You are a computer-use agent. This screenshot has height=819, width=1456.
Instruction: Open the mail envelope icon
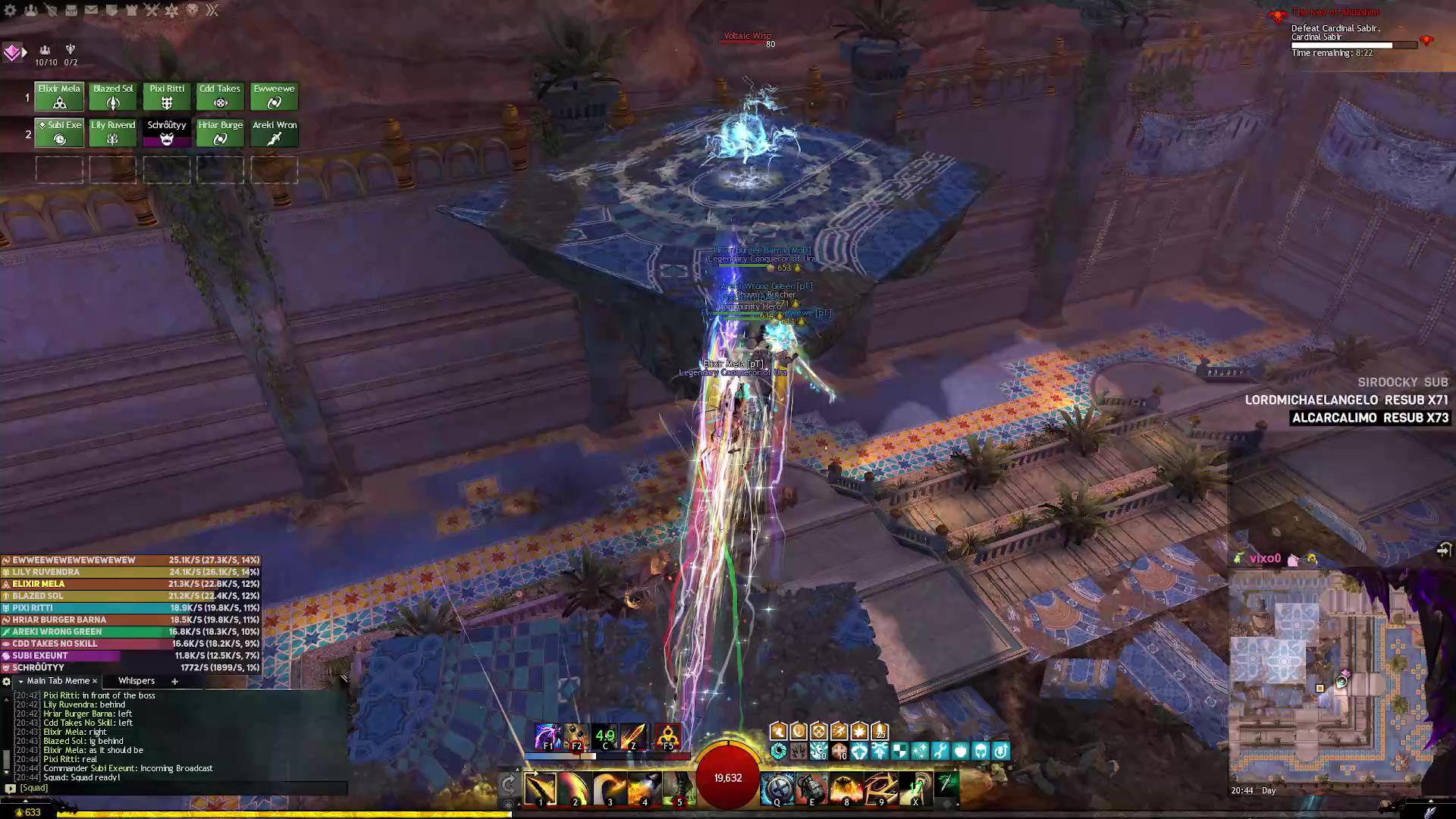point(91,11)
